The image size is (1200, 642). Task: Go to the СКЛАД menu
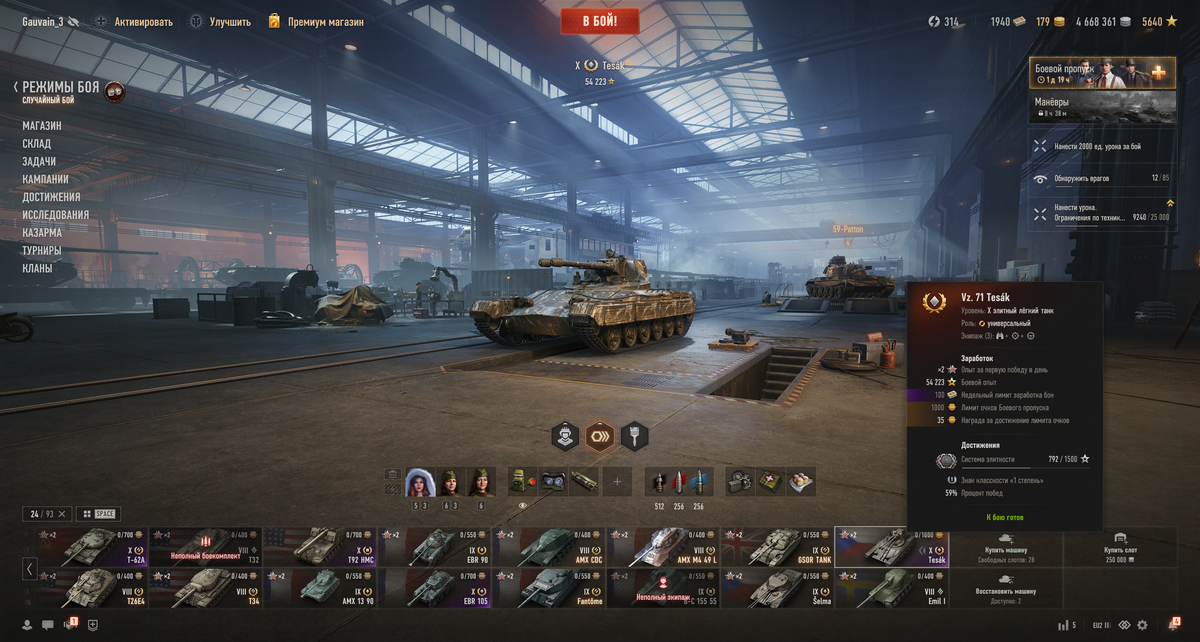coord(37,144)
